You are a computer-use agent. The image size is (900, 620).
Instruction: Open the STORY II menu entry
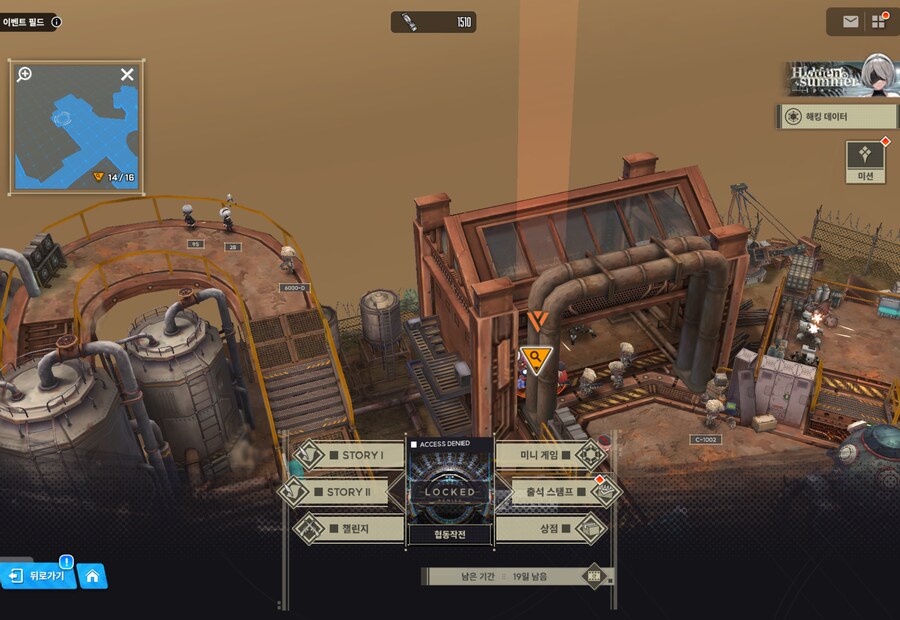tap(341, 492)
